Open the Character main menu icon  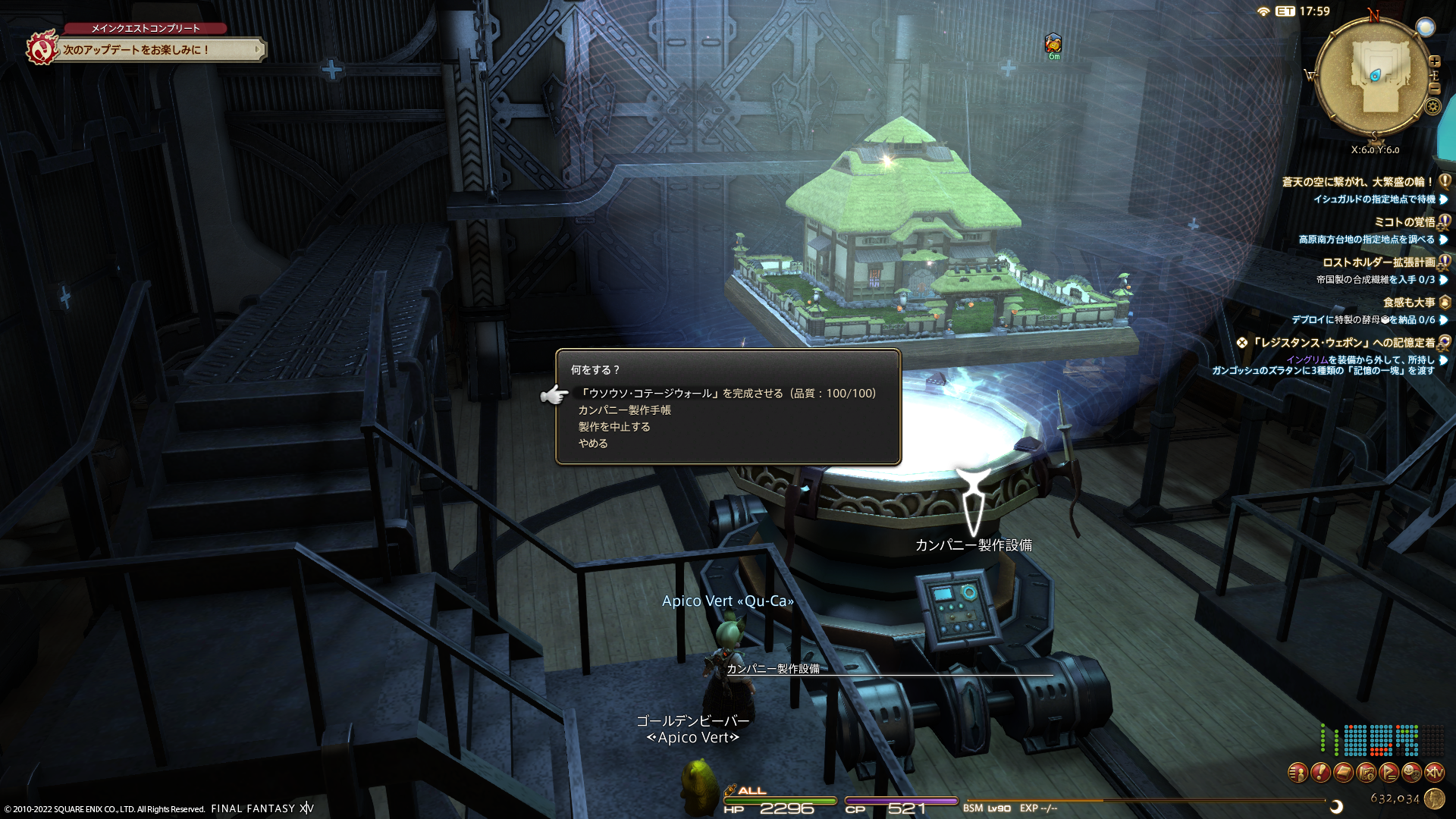point(1298,773)
